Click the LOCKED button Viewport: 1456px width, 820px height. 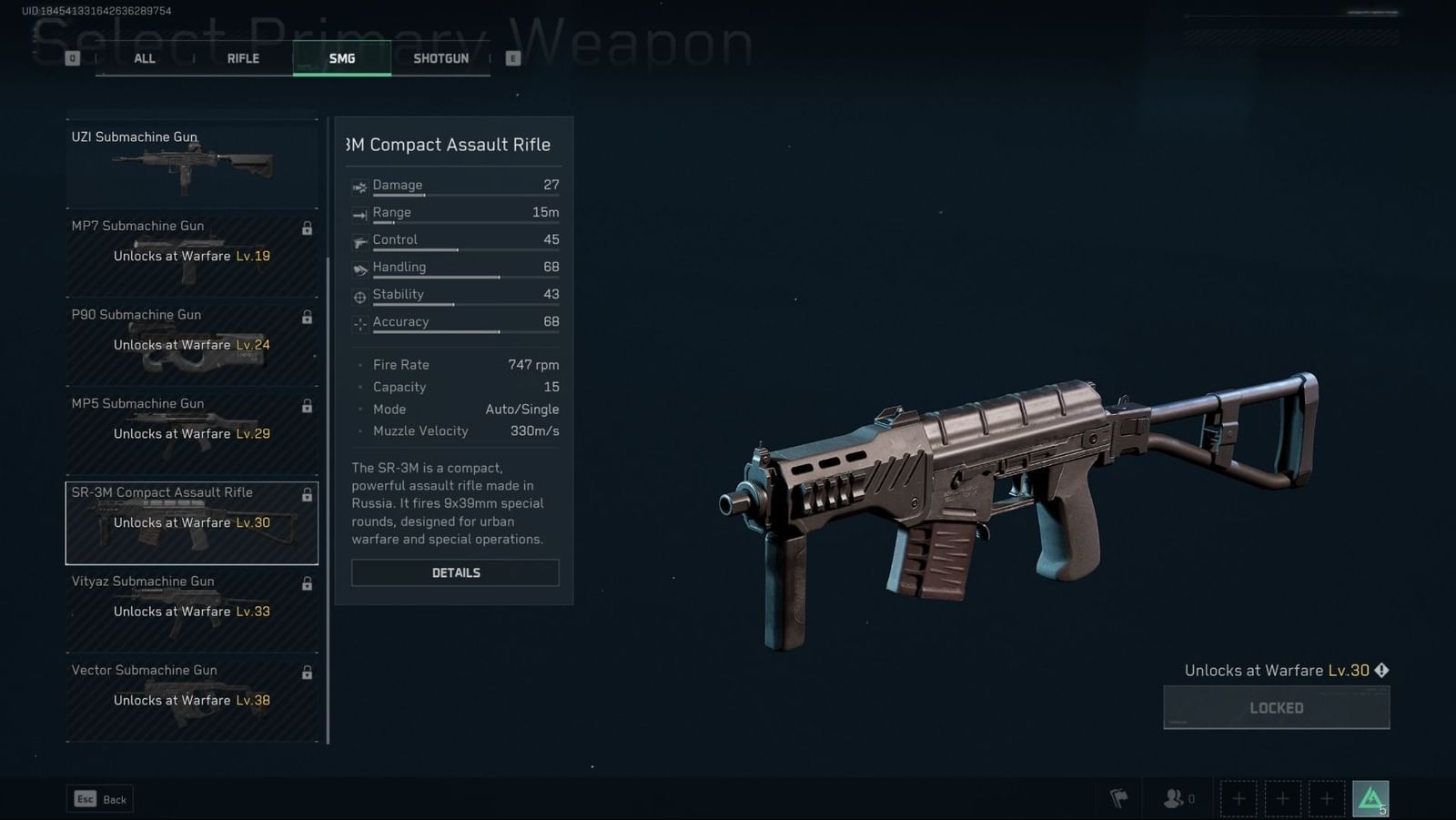[x=1276, y=707]
